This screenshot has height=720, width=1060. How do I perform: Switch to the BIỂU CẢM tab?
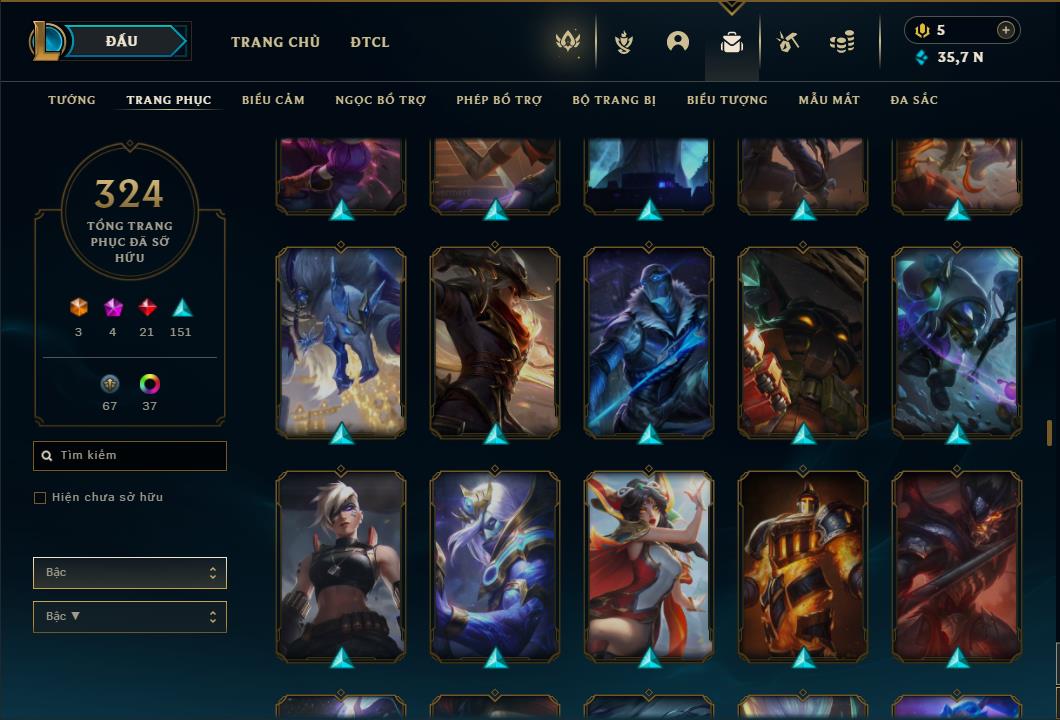pos(273,100)
